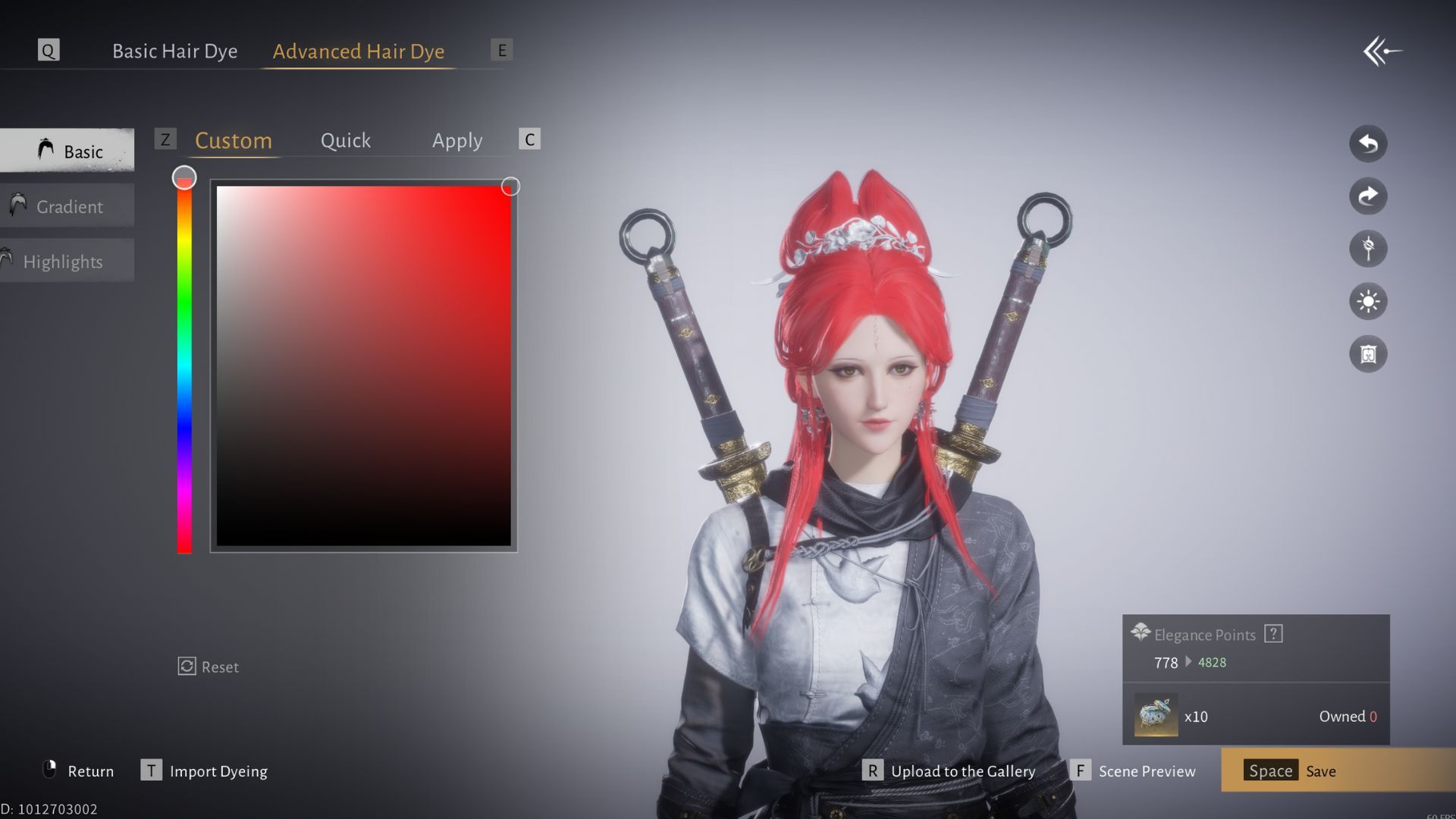Open the Gradient dye category

click(x=68, y=206)
